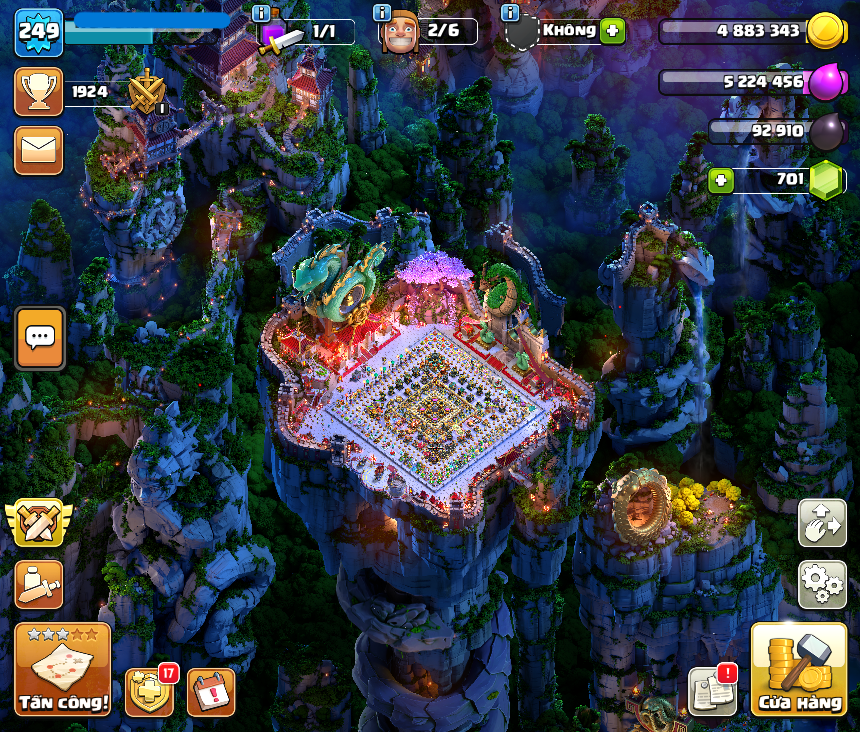860x732 pixels.
Task: Start an attack with the Tấn công! button
Action: 62,669
